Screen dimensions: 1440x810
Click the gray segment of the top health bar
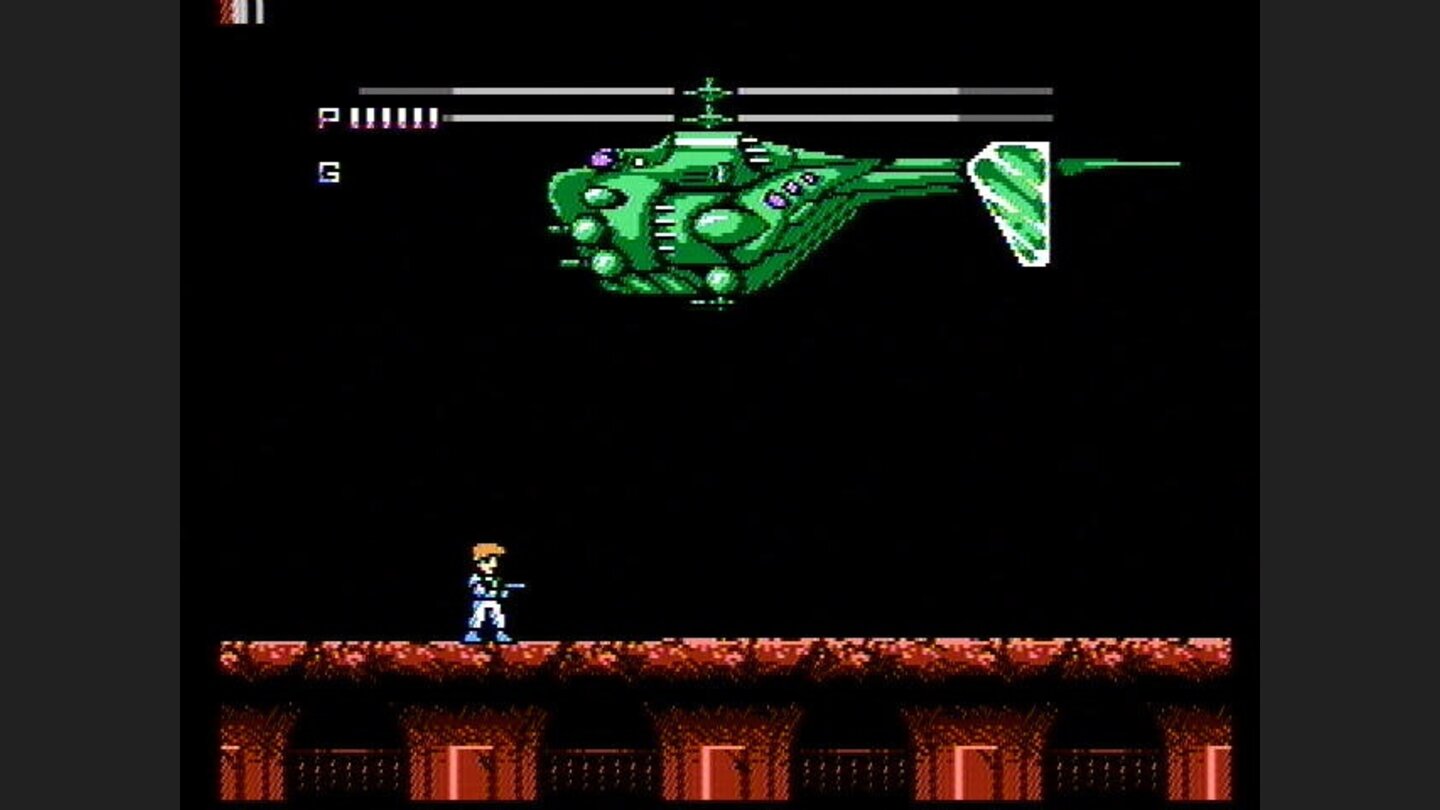coord(405,90)
